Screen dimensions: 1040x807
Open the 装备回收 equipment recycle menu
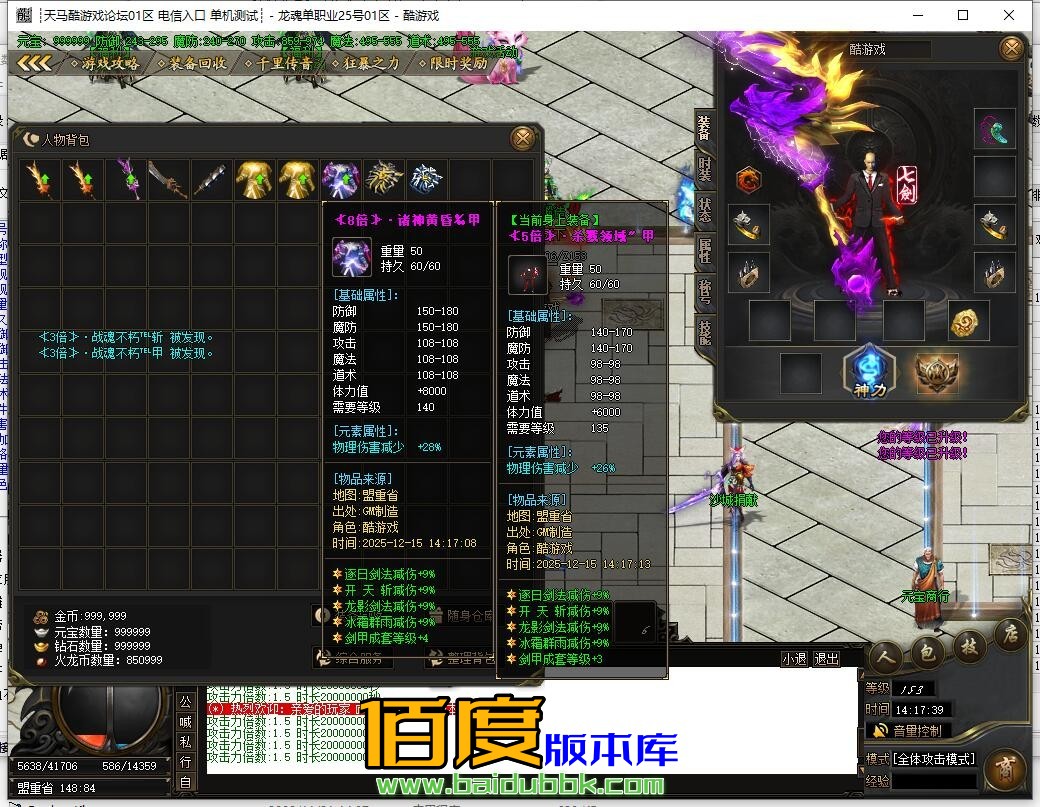pyautogui.click(x=191, y=63)
